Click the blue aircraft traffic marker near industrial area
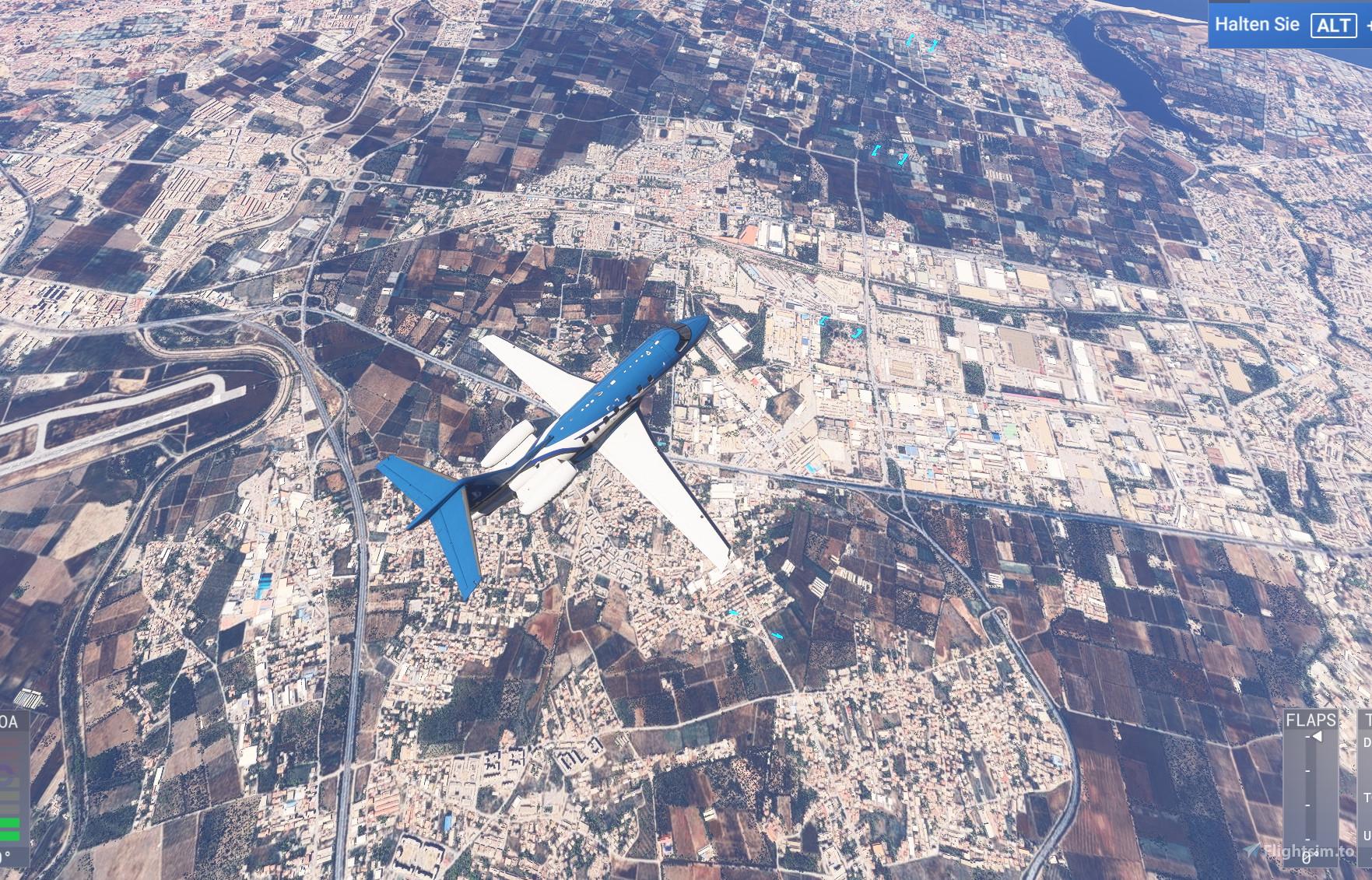Image resolution: width=1372 pixels, height=880 pixels. [x=824, y=321]
